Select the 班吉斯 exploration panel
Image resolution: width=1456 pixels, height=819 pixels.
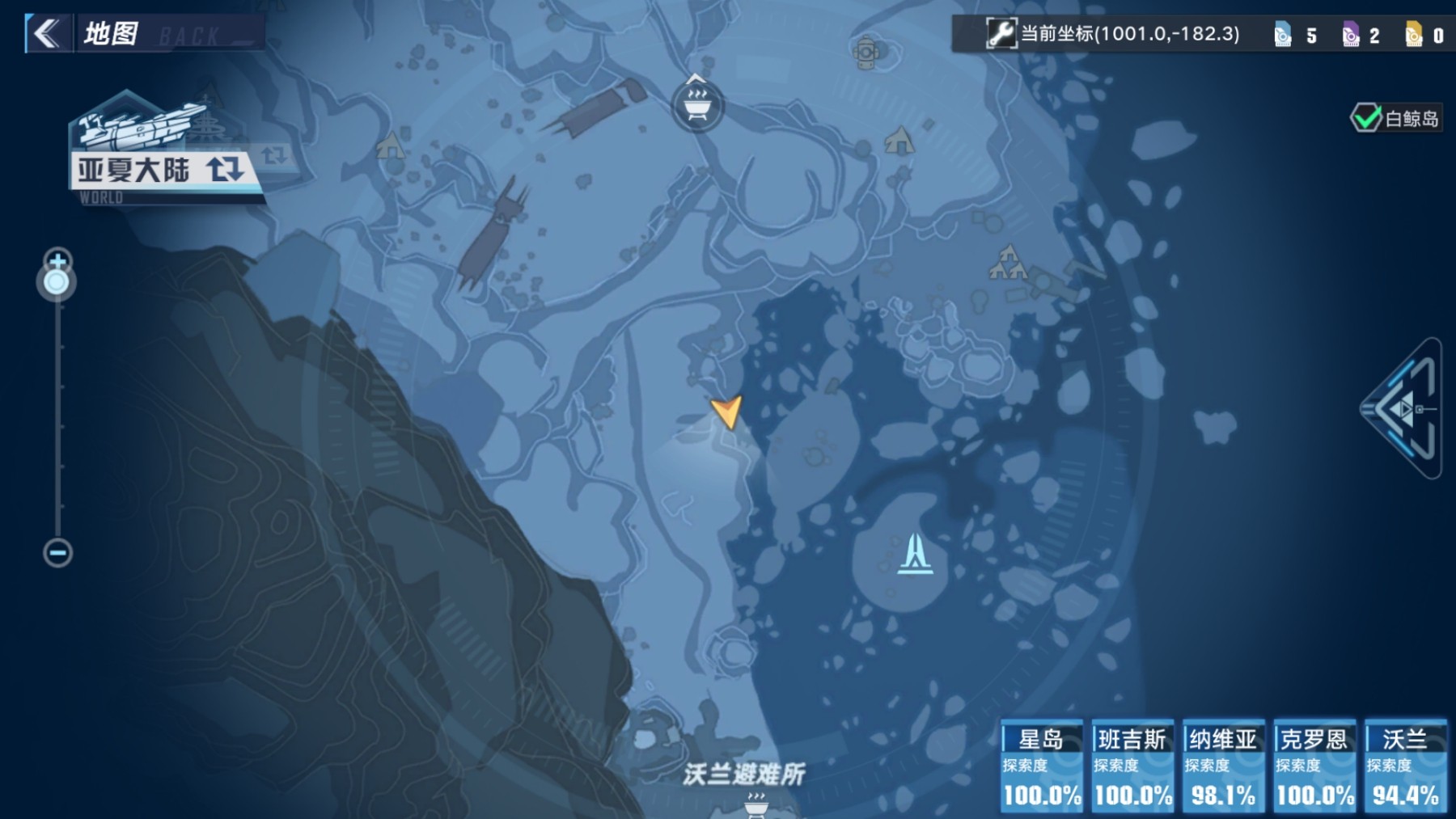1132,765
